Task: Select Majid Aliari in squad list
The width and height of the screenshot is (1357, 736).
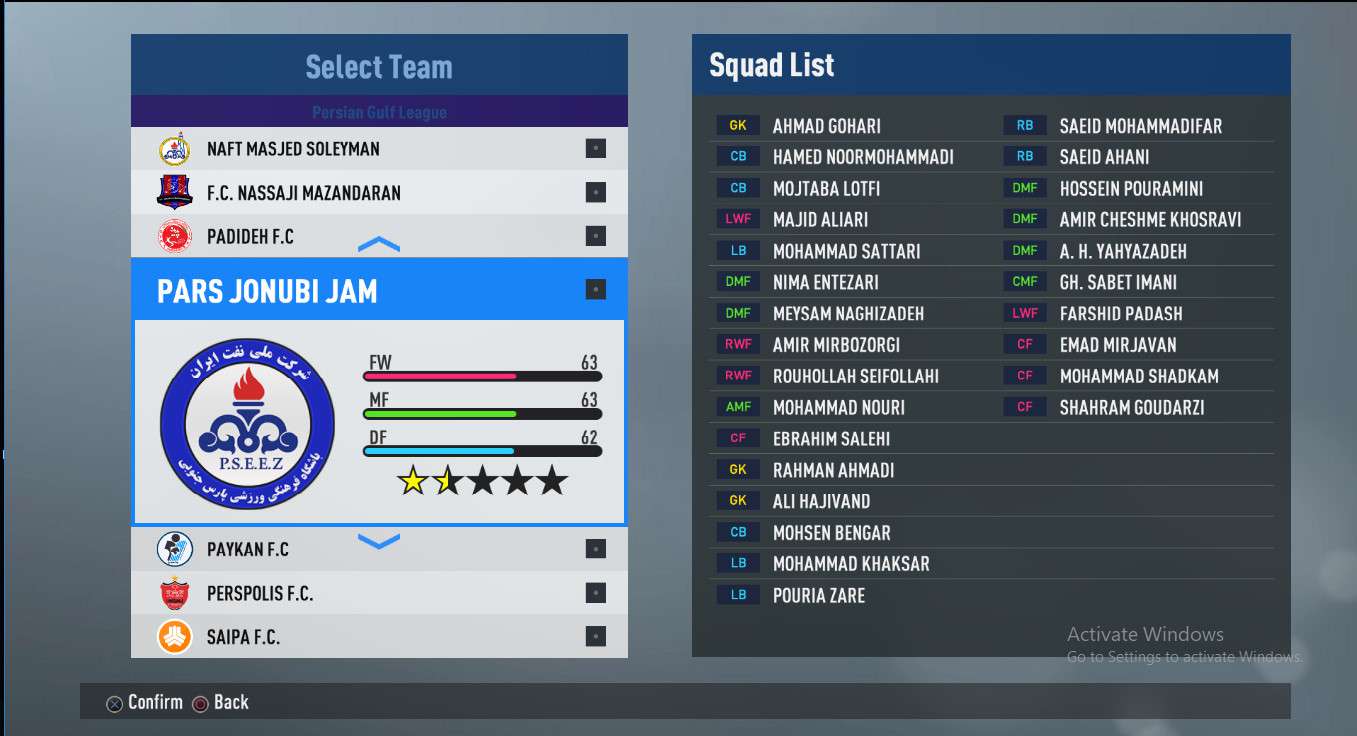Action: tap(820, 220)
